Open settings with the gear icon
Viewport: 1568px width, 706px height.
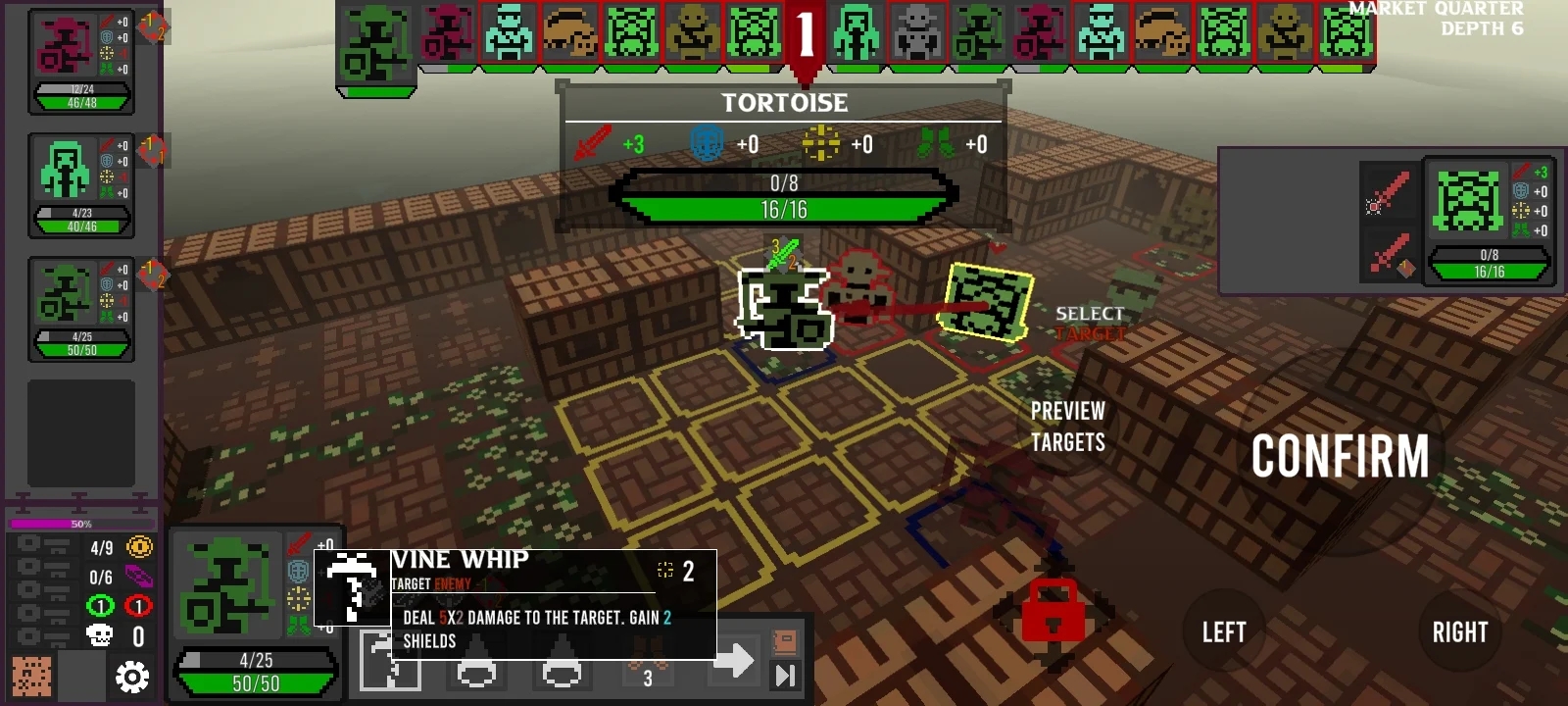tap(132, 677)
